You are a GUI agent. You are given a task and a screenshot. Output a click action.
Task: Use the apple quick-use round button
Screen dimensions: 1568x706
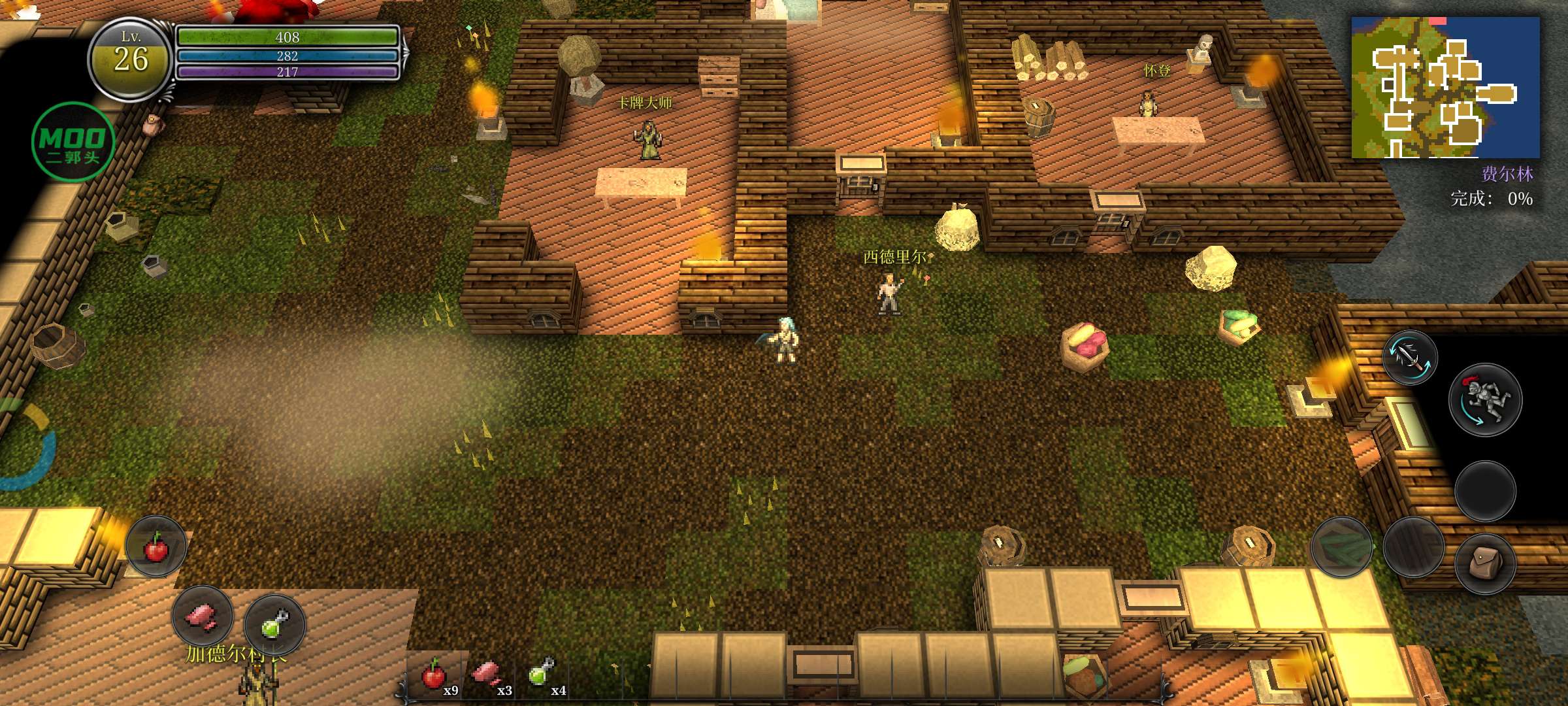click(x=155, y=546)
